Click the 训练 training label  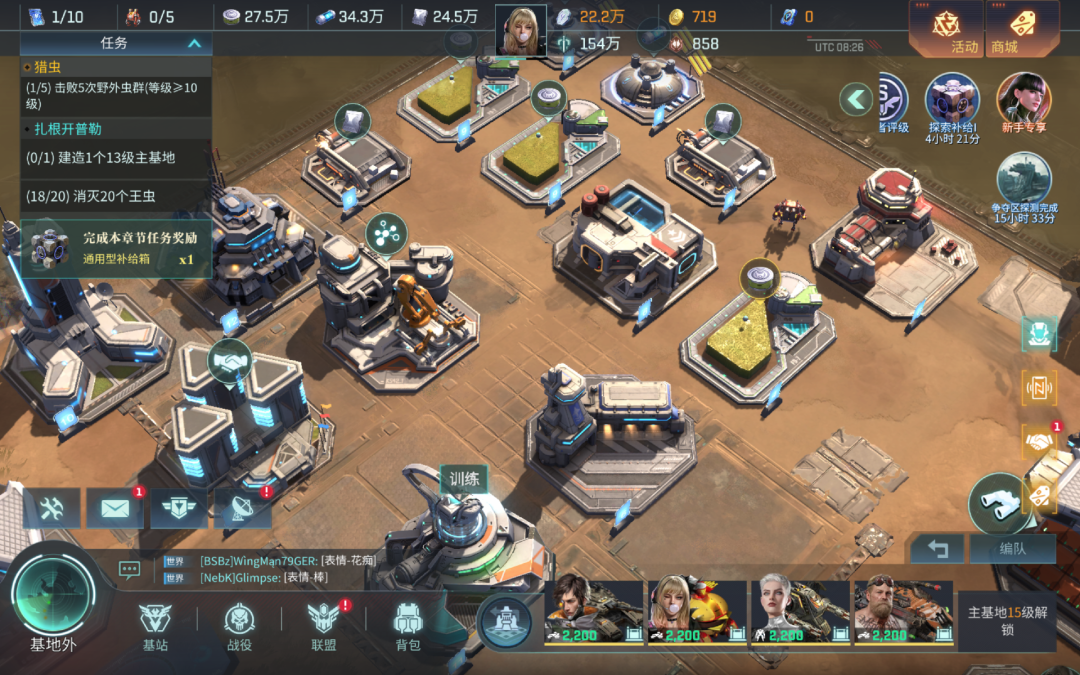click(x=463, y=478)
